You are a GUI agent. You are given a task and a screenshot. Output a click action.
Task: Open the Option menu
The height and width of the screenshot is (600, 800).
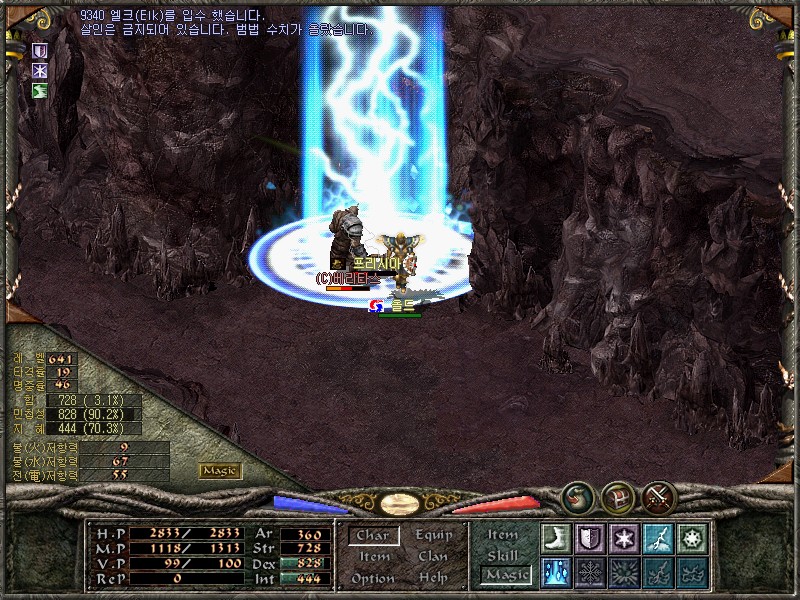pyautogui.click(x=372, y=578)
